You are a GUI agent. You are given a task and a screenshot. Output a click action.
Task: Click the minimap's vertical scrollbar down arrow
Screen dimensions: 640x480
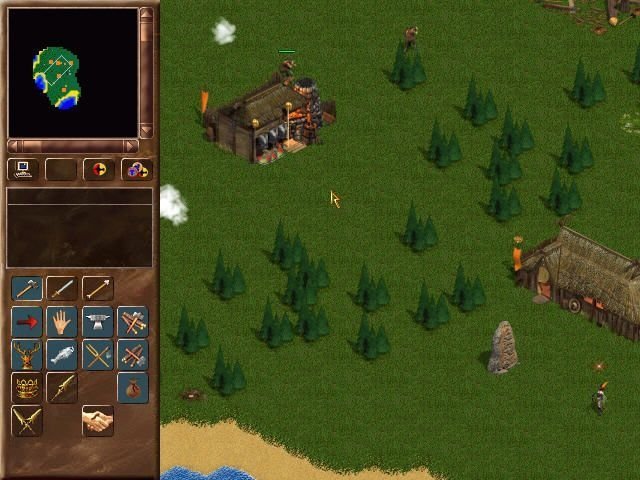pyautogui.click(x=146, y=130)
